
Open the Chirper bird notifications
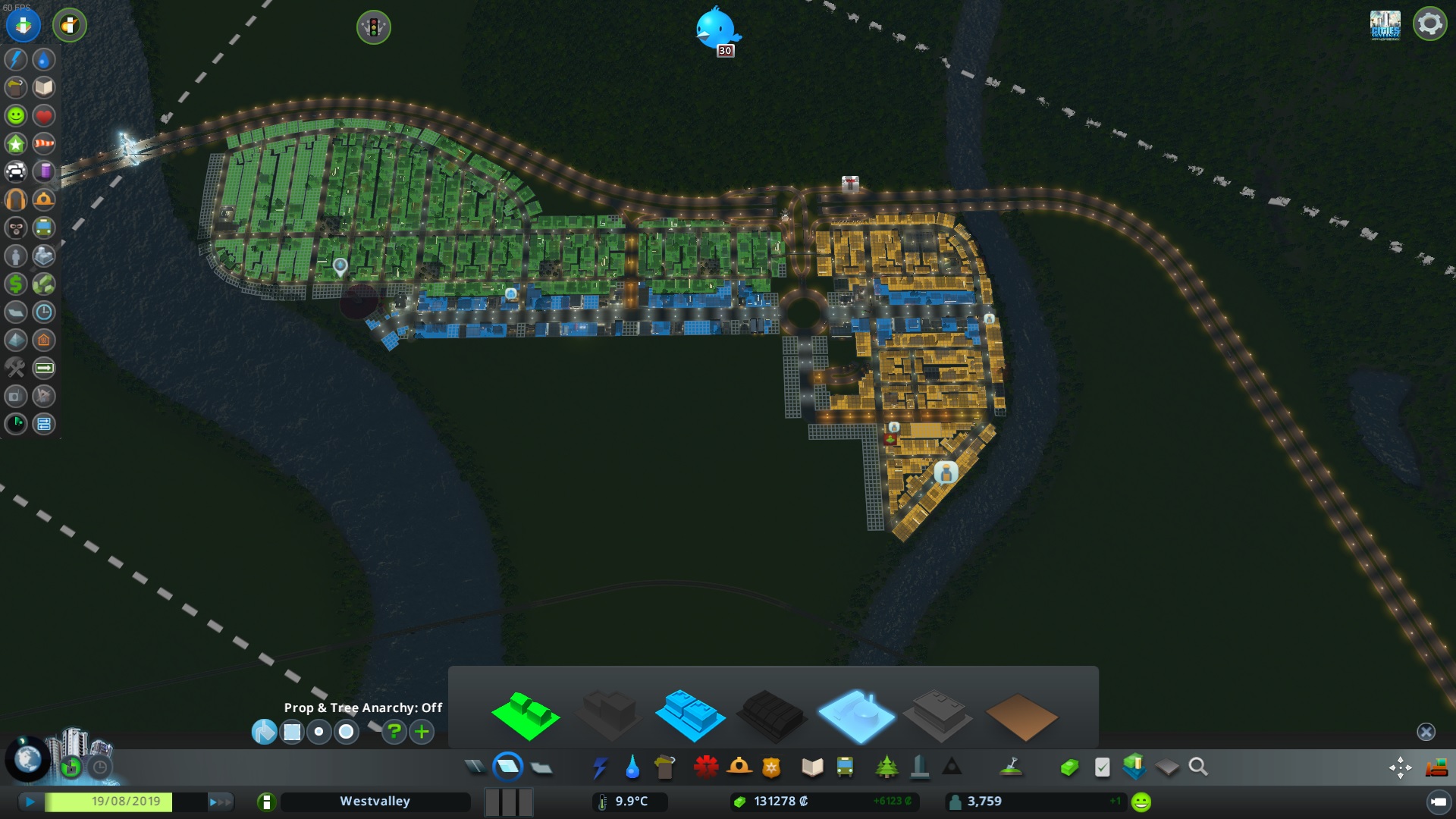(x=717, y=30)
